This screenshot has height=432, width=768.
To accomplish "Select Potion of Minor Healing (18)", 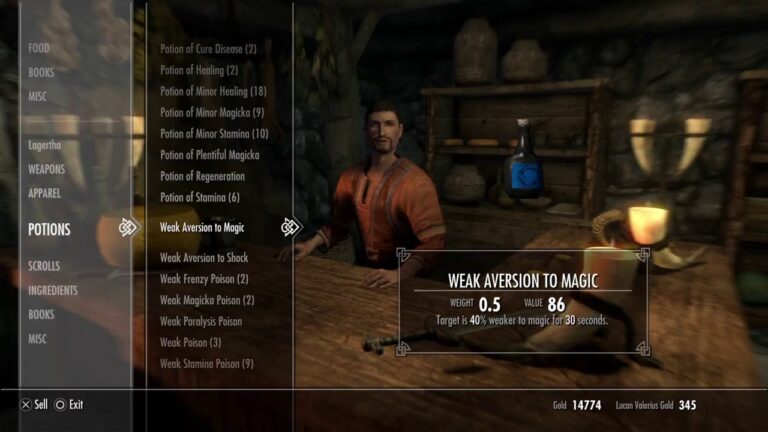I will click(x=213, y=91).
